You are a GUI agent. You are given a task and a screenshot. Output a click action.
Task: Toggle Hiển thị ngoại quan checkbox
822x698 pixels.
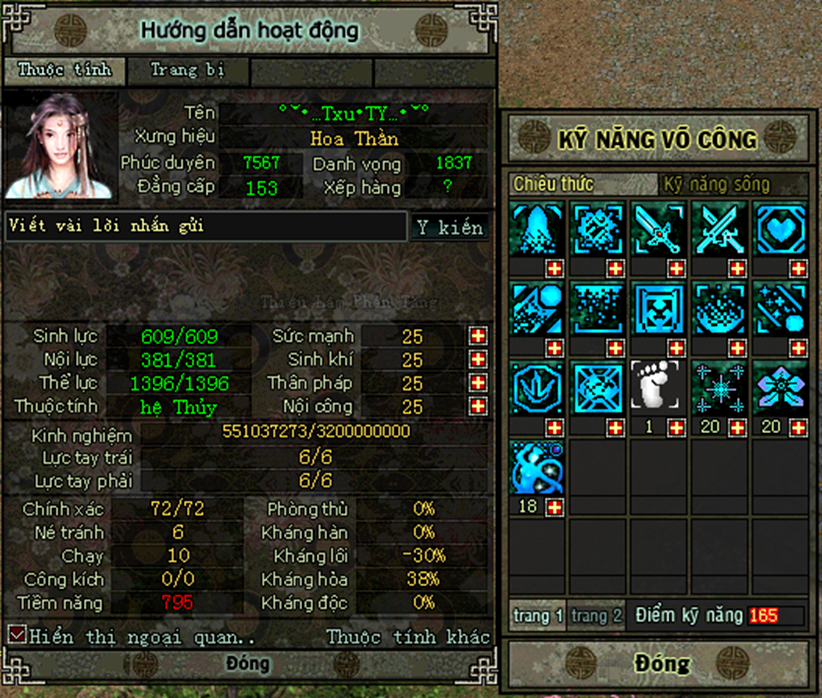tap(16, 635)
